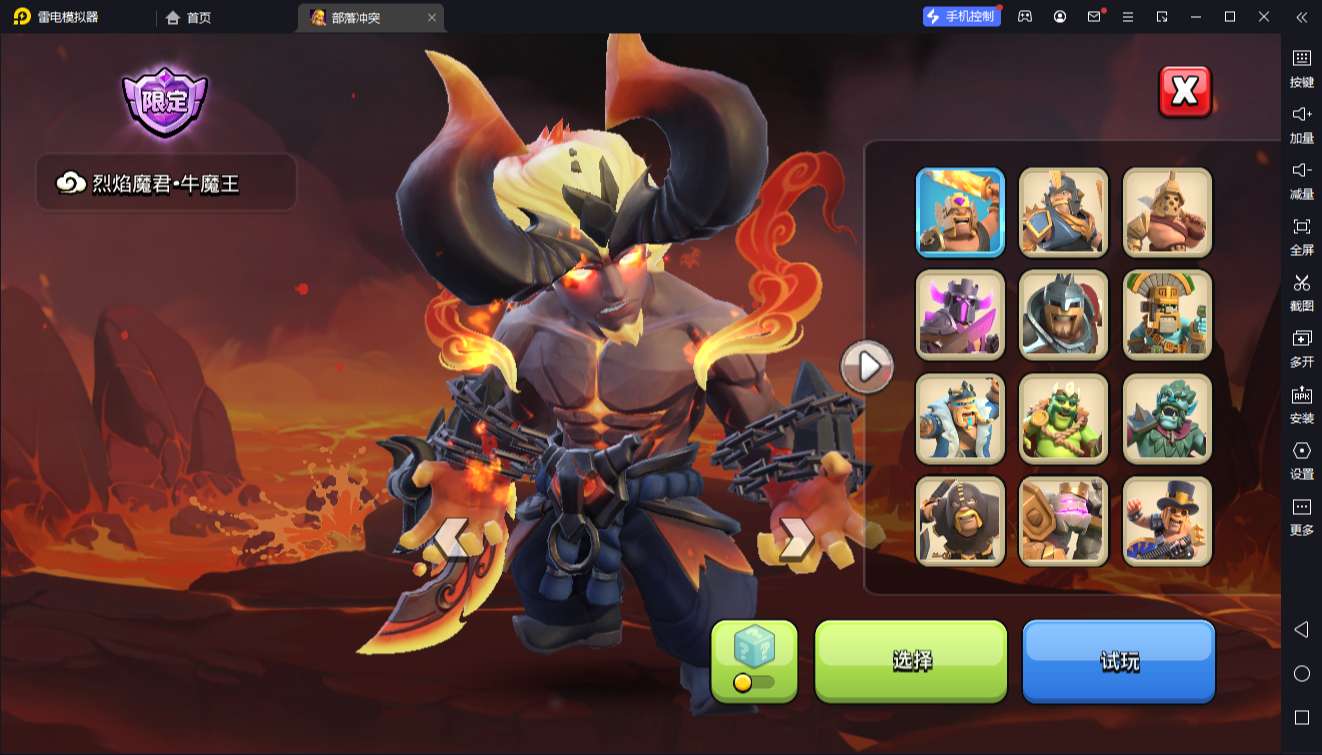This screenshot has height=755, width=1322.
Task: Open the emulator 截图 screenshot tool
Action: pos(1301,292)
